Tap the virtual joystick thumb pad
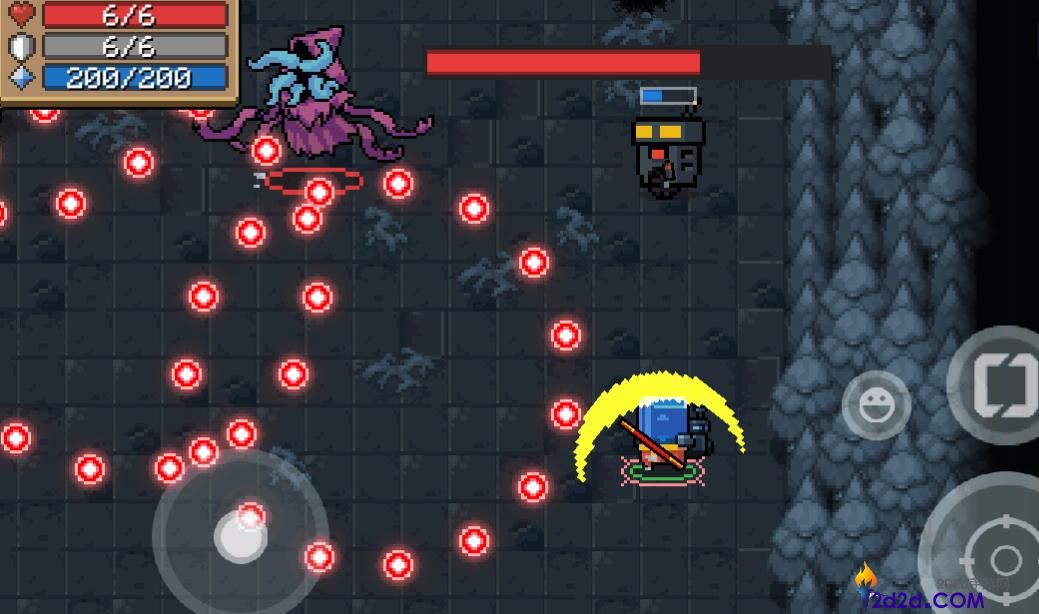Viewport: 1039px width, 614px height. point(241,537)
